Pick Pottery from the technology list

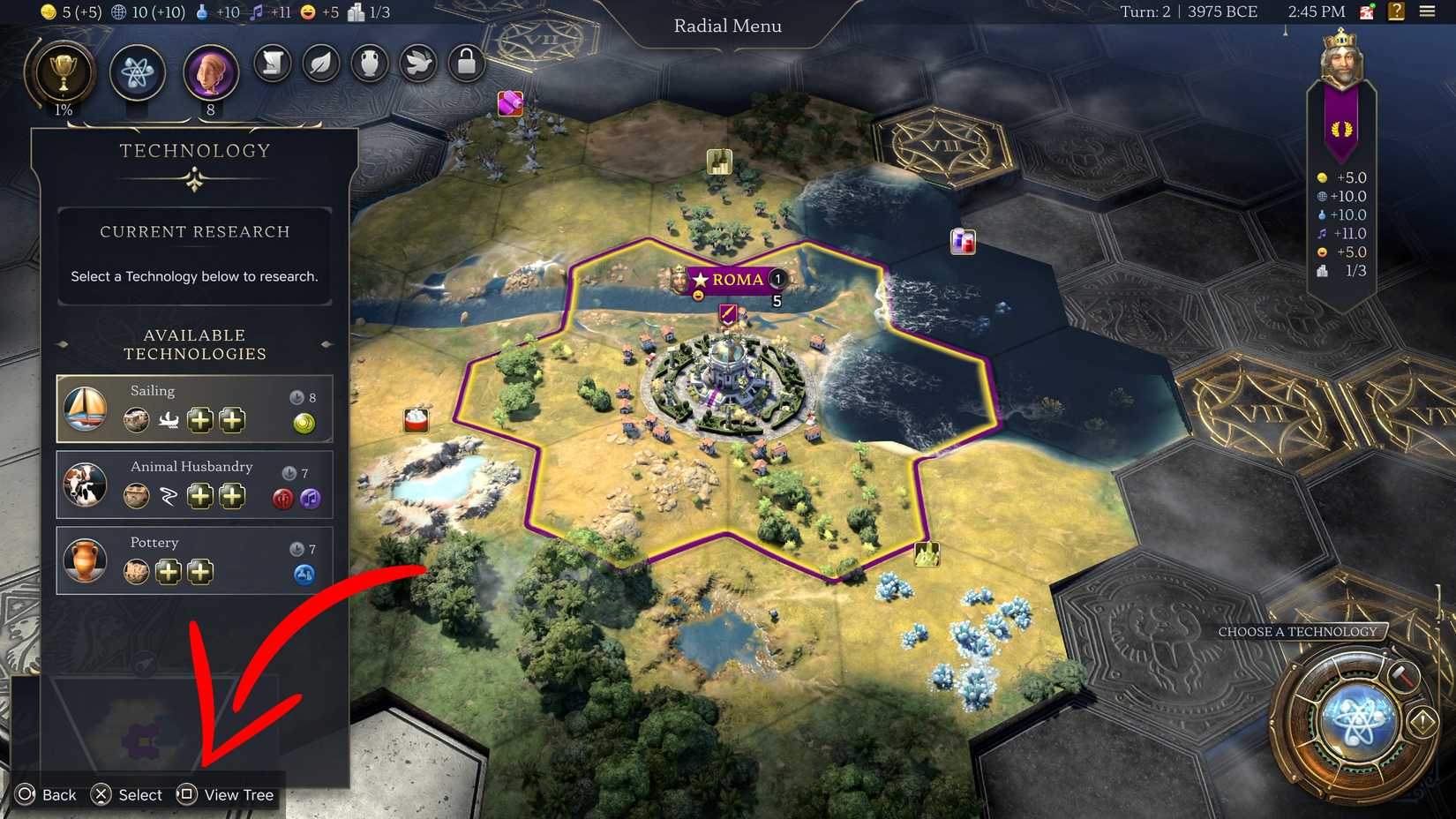point(194,560)
